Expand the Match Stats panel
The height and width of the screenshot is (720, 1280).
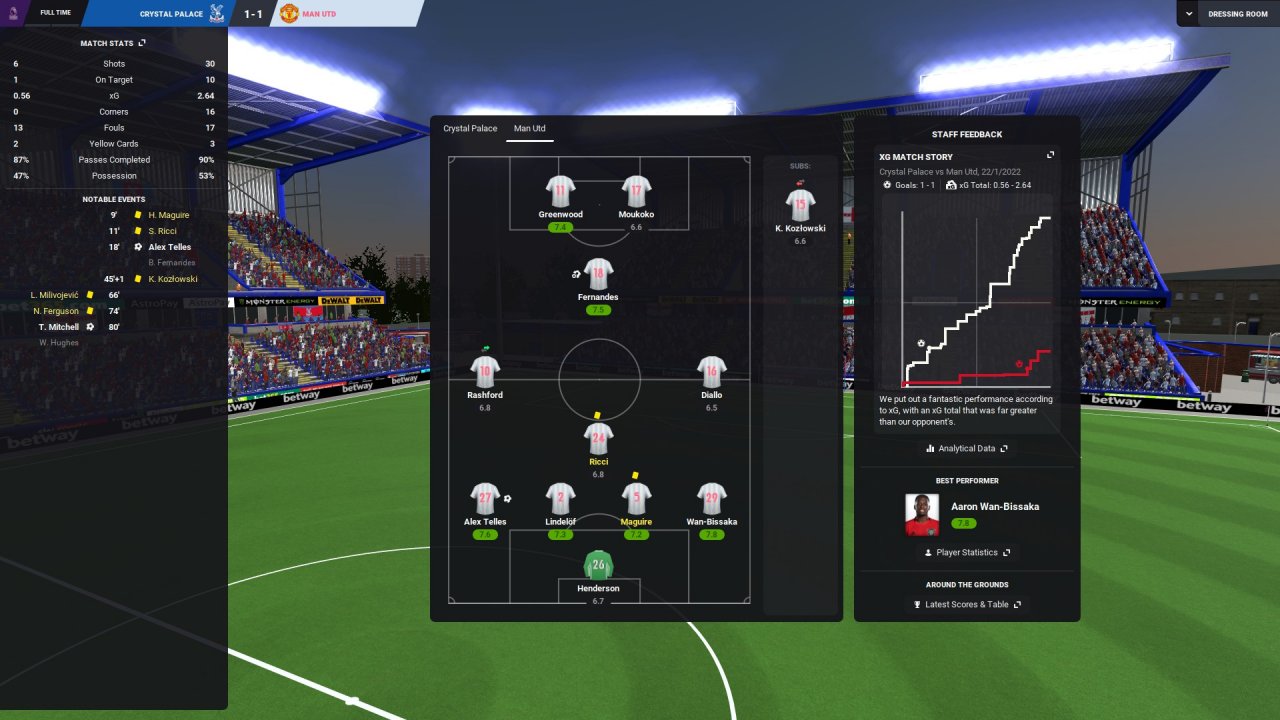point(142,43)
